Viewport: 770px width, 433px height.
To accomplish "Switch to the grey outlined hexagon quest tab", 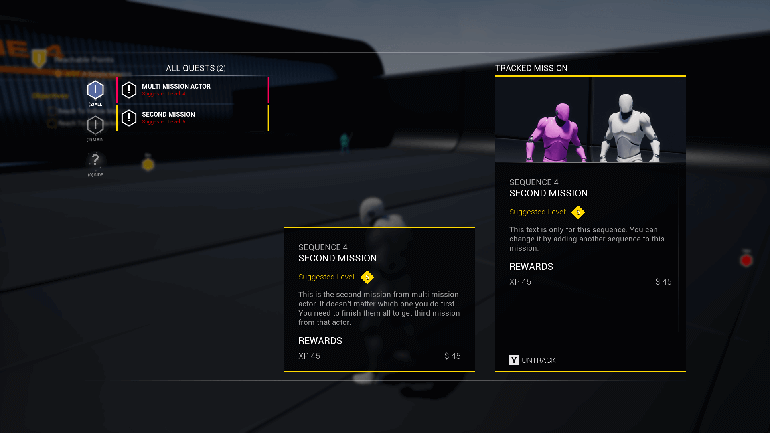I will click(95, 126).
